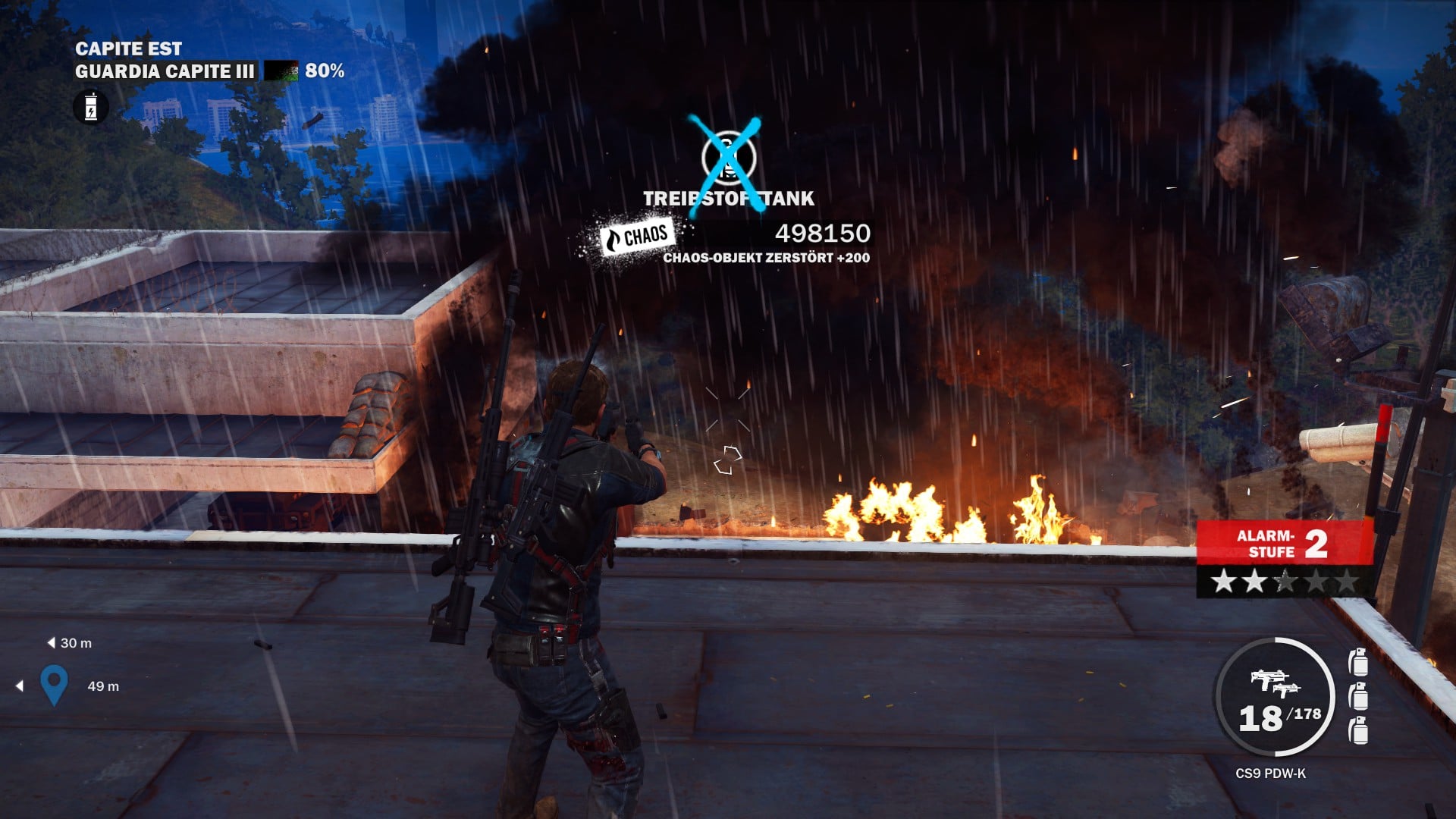The width and height of the screenshot is (1456, 819).
Task: Click the spray canister icon under Guardia Capite III
Action: pyautogui.click(x=91, y=107)
